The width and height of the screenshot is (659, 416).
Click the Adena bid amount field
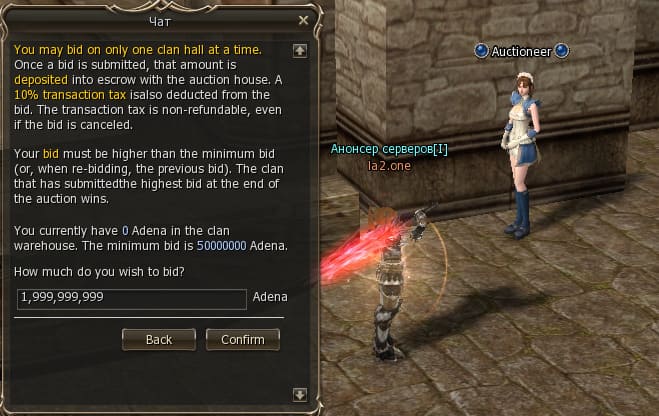(x=131, y=298)
